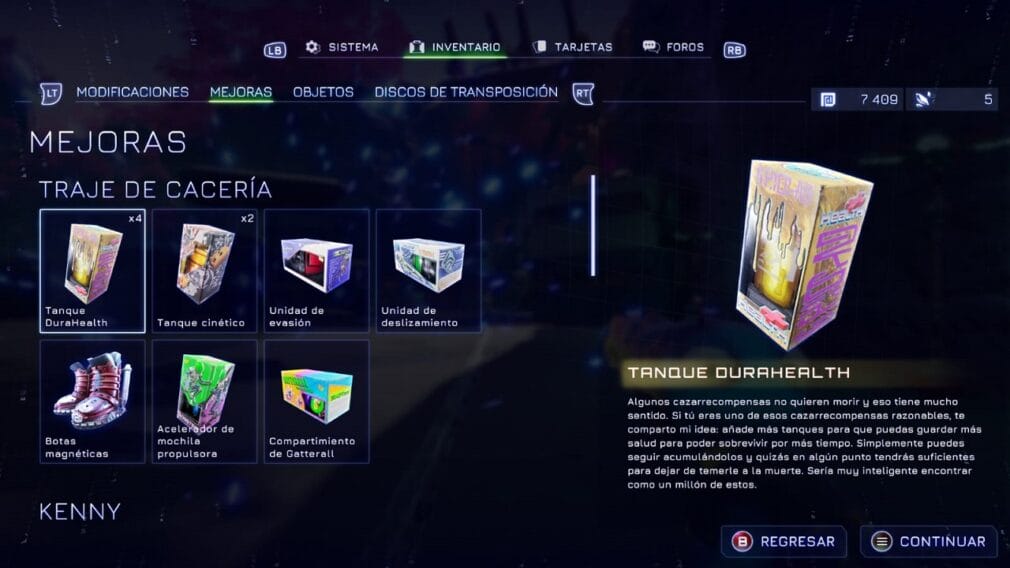
Task: Select the Tanque DuraHealth upgrade
Action: click(x=93, y=270)
